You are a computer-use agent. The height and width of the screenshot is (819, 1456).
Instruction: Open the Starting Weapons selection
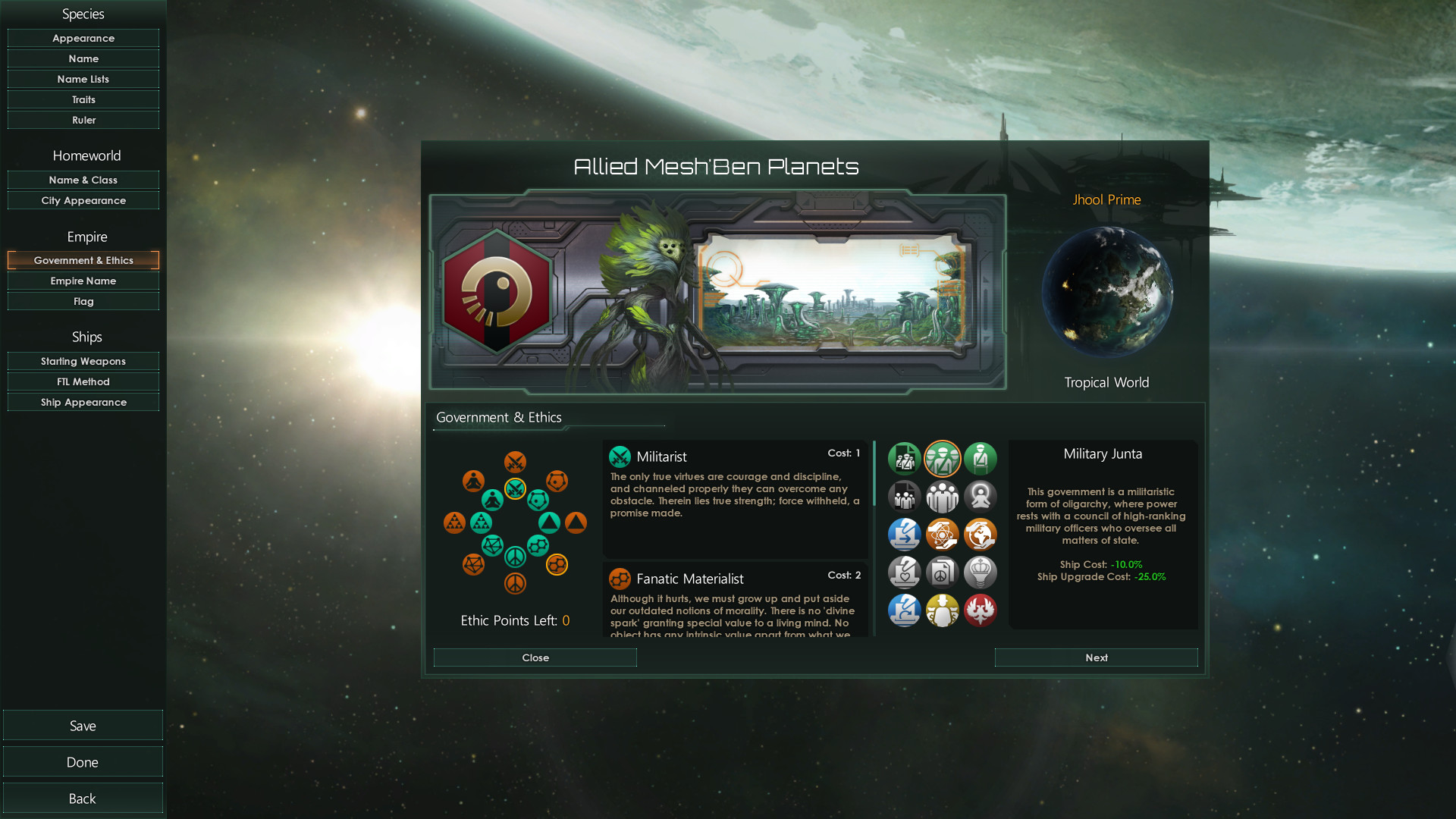click(83, 361)
